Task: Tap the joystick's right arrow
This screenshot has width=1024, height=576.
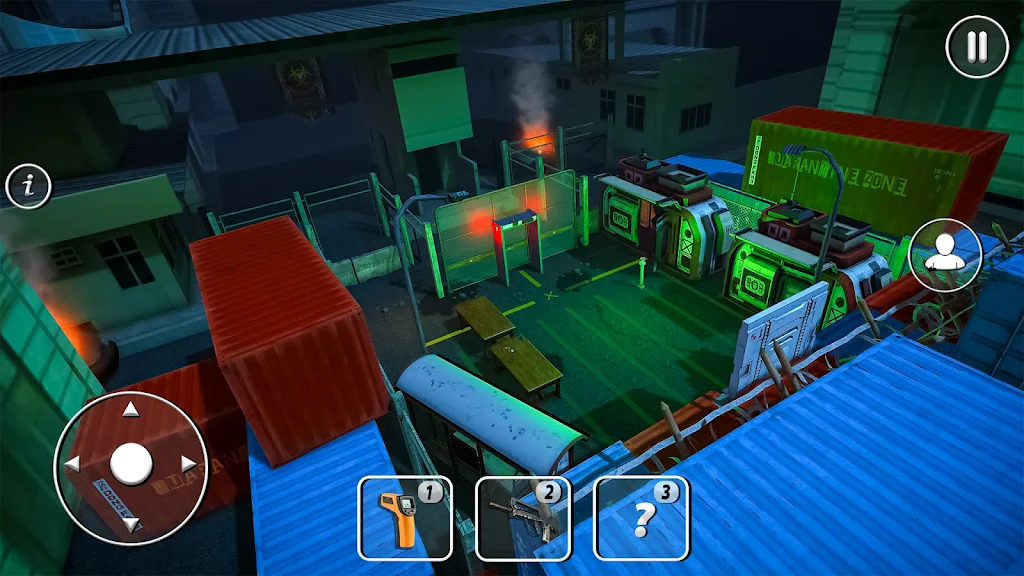Action: pyautogui.click(x=188, y=463)
